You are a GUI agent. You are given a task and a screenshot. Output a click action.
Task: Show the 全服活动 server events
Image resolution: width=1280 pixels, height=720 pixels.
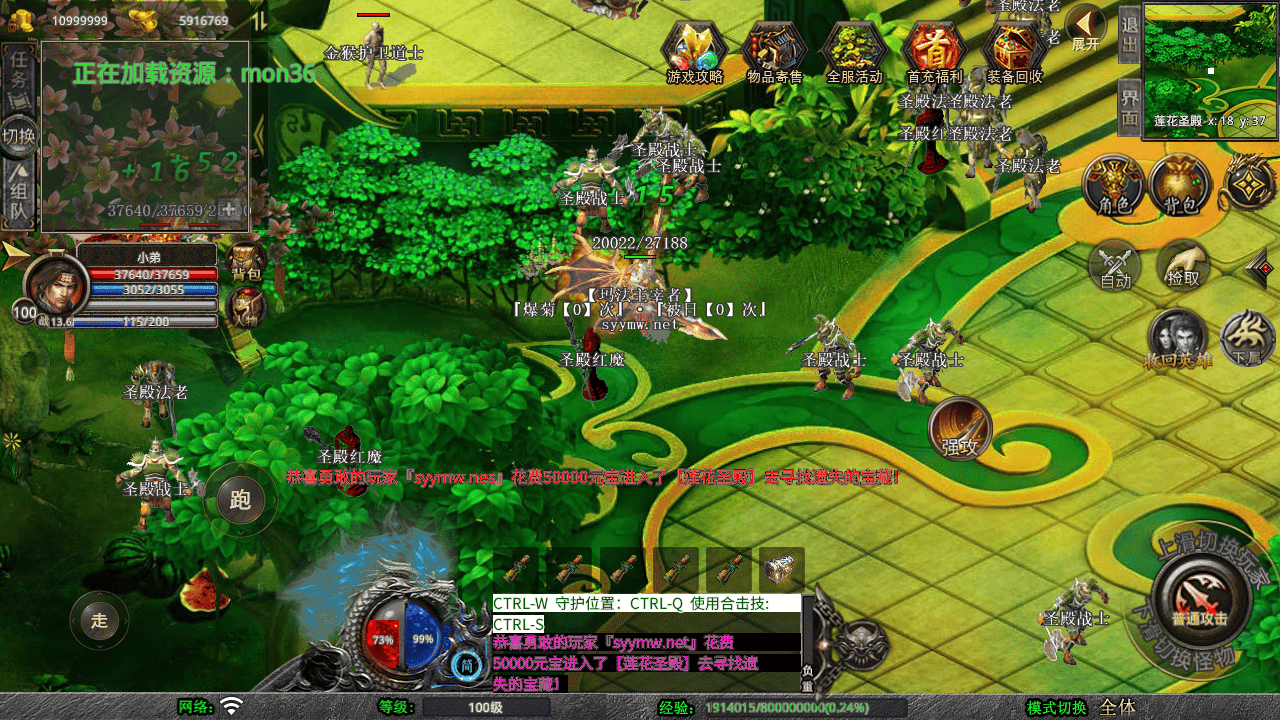coord(854,52)
